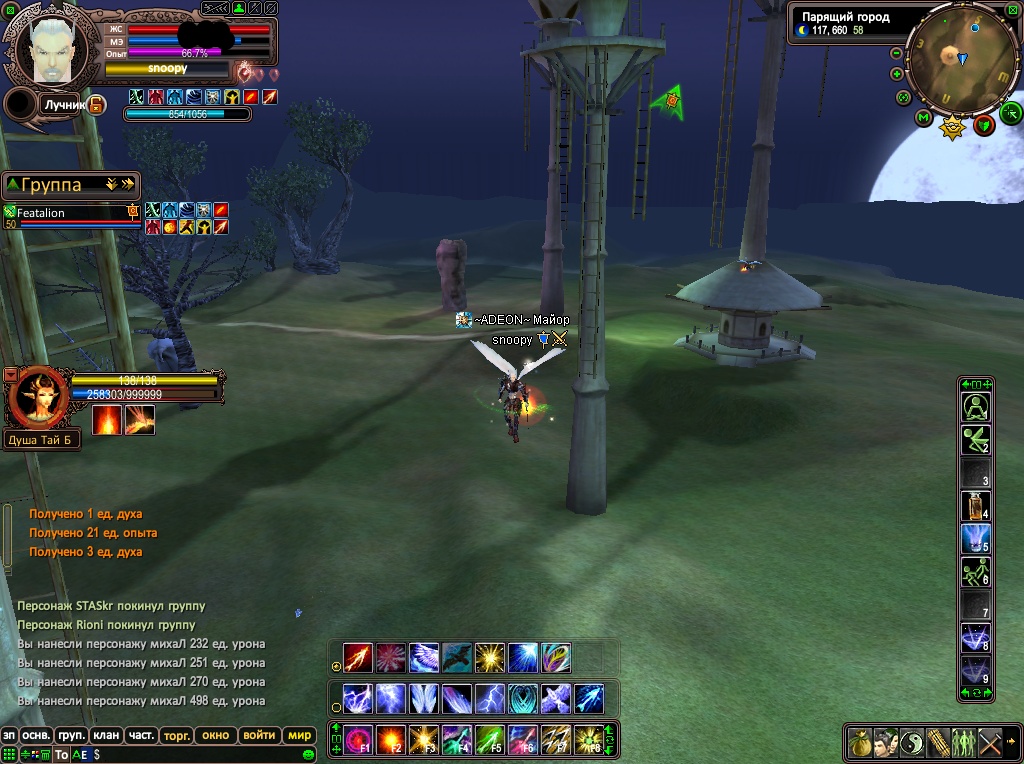The width and height of the screenshot is (1024, 764).
Task: Open the "торг." chat tab
Action: 176,735
